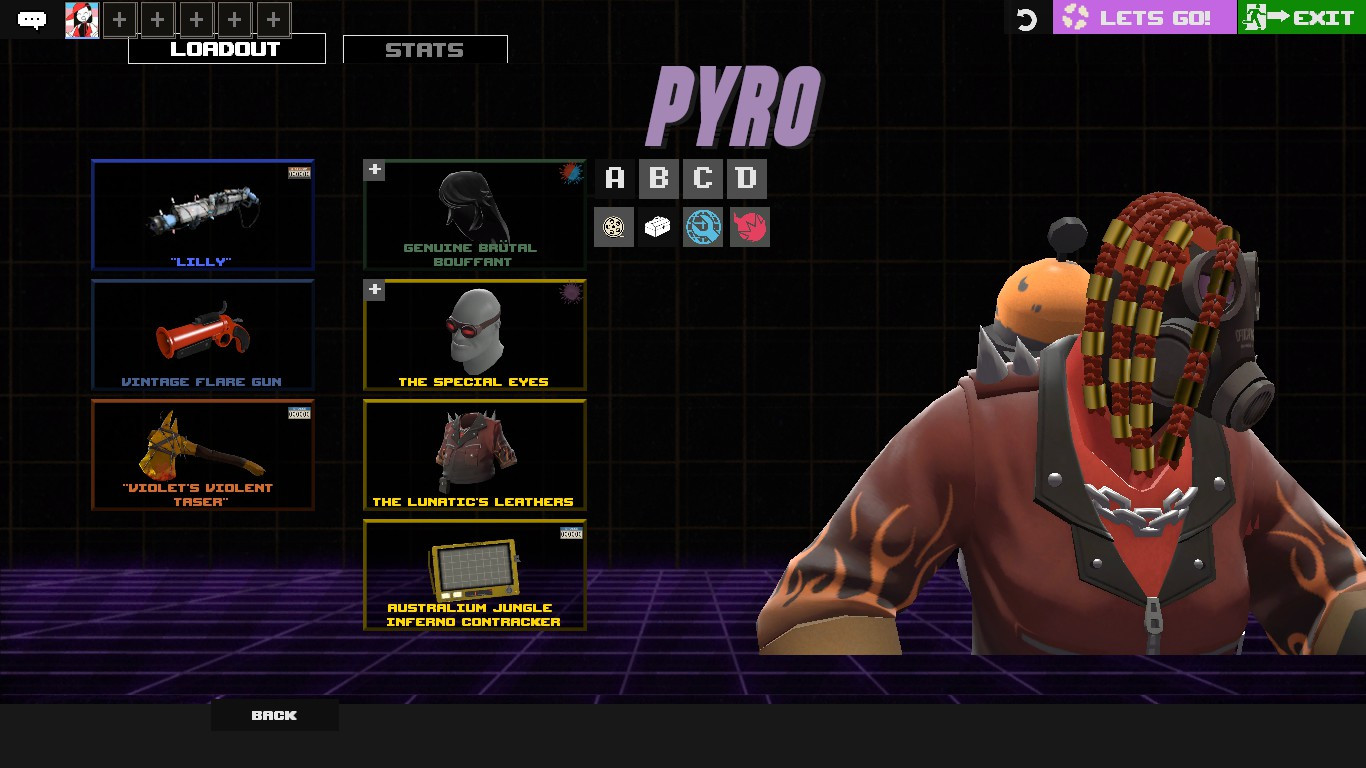
Task: Open the crafting toolbox icon
Action: point(658,226)
